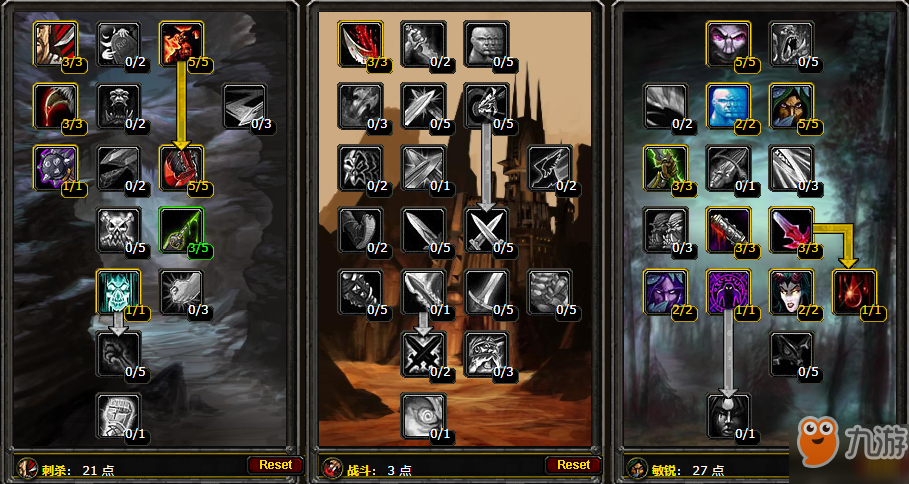Viewport: 909px width, 484px height.
Task: Pick the bloody blade talent in 战斗 tree
Action: 360,43
